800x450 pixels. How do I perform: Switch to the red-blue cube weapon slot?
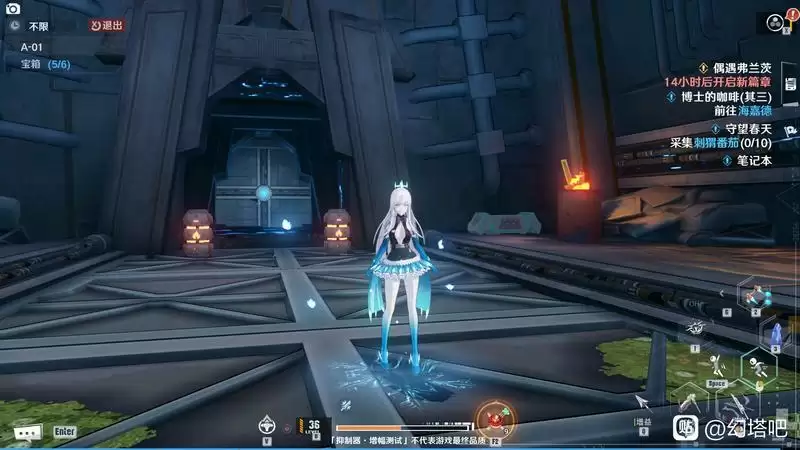pyautogui.click(x=755, y=296)
